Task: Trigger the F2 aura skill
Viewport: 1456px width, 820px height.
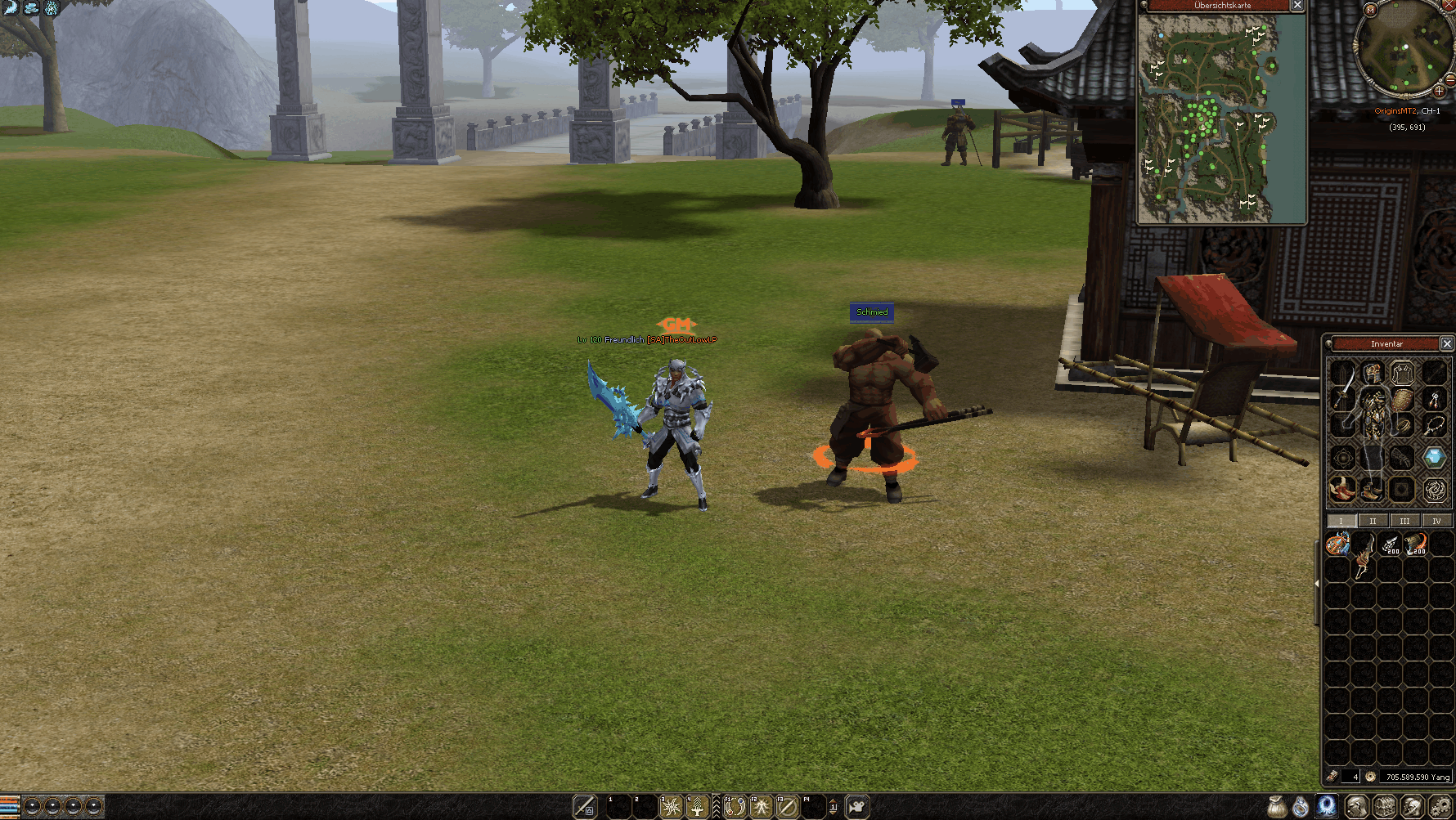Action: click(x=762, y=807)
